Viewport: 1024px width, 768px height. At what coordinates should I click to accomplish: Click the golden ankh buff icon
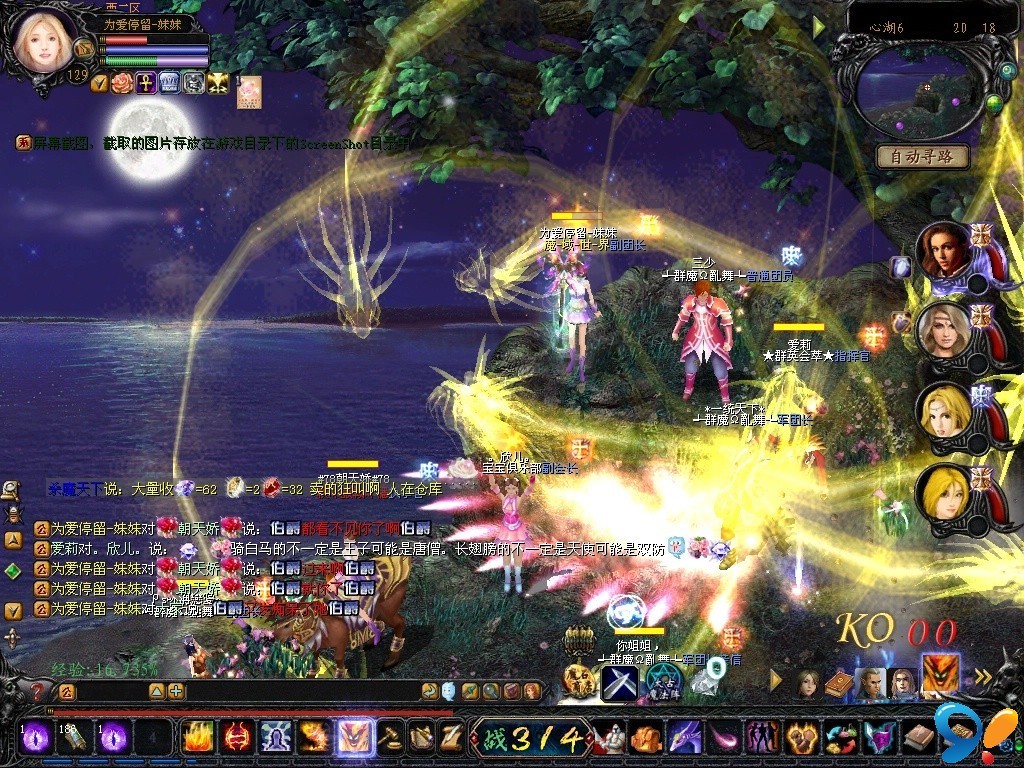coord(145,83)
